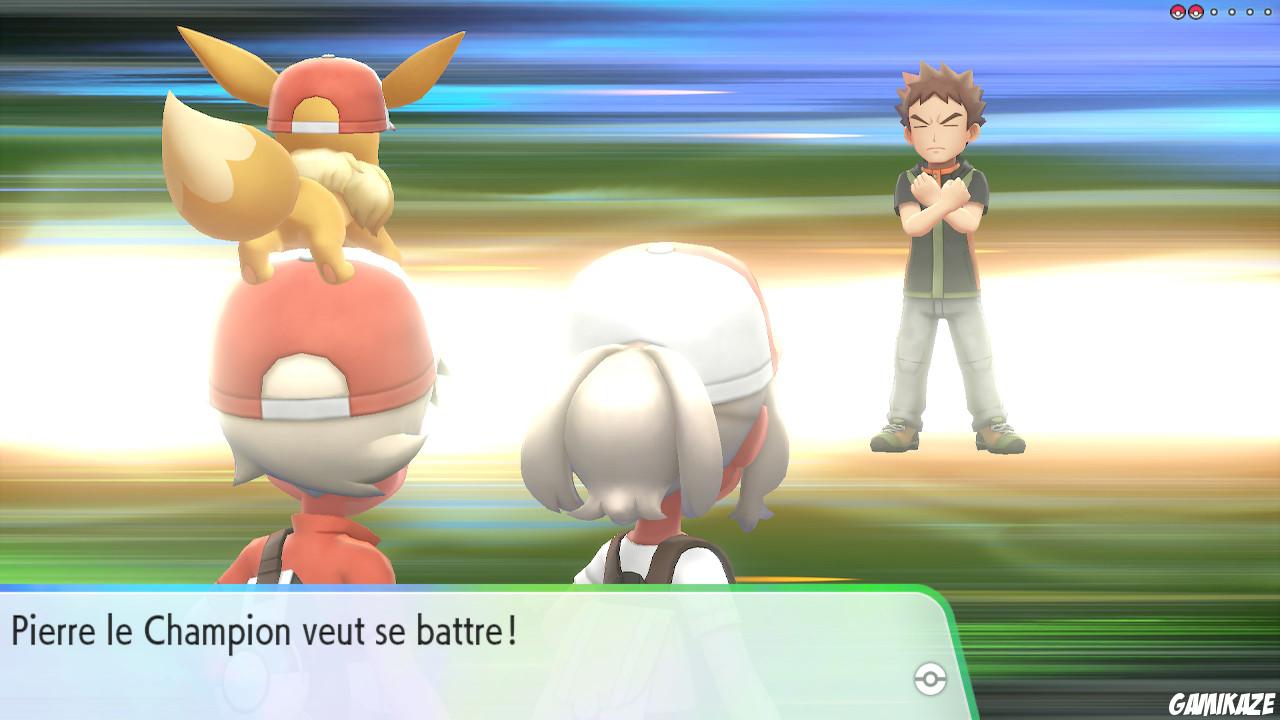The height and width of the screenshot is (720, 1280).
Task: Toggle the second filled Poké Ball indicator
Action: 1196,11
